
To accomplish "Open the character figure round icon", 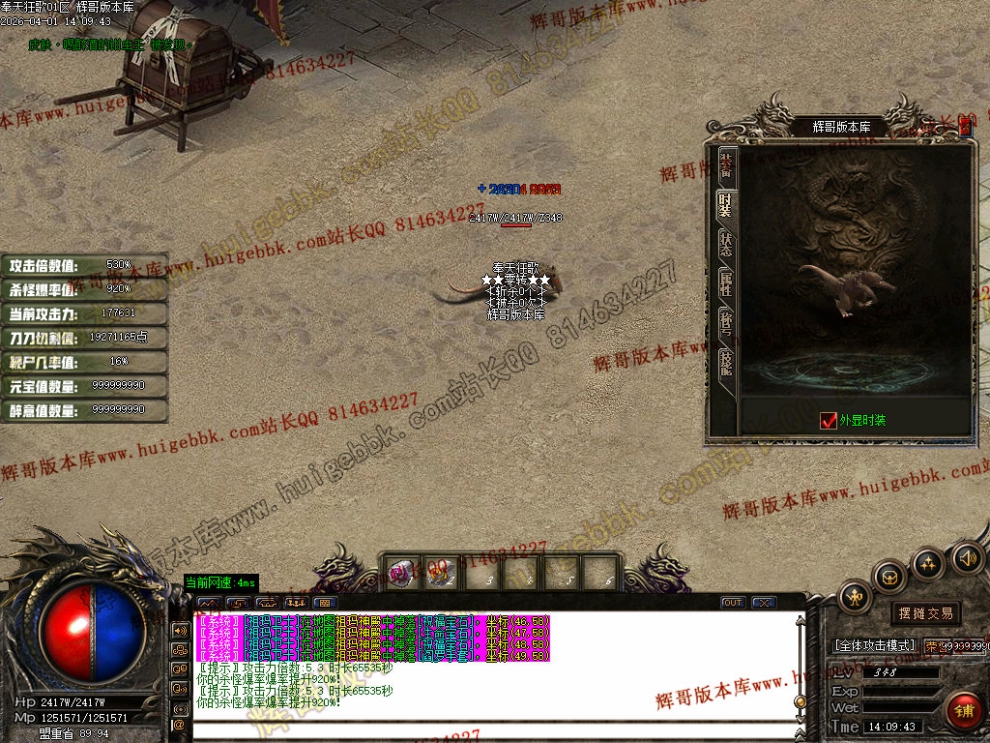I will (x=854, y=598).
